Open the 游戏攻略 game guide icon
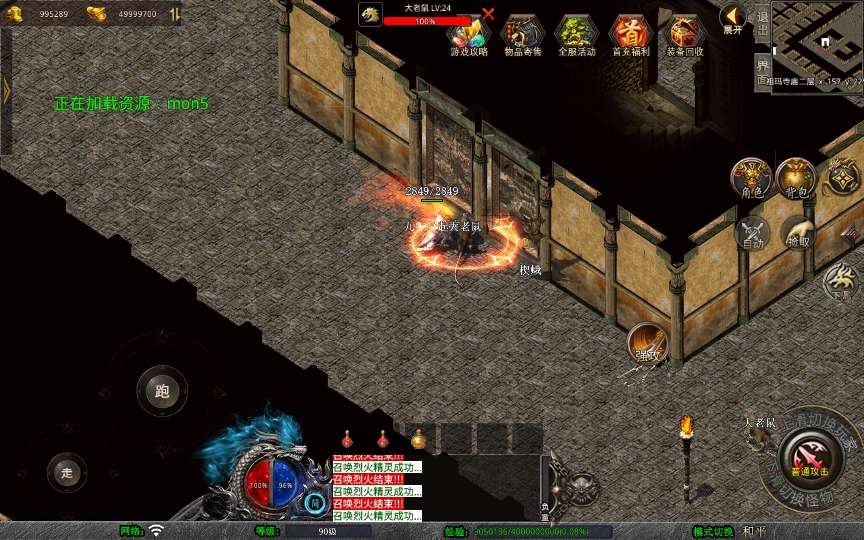The height and width of the screenshot is (540, 864). [x=468, y=36]
